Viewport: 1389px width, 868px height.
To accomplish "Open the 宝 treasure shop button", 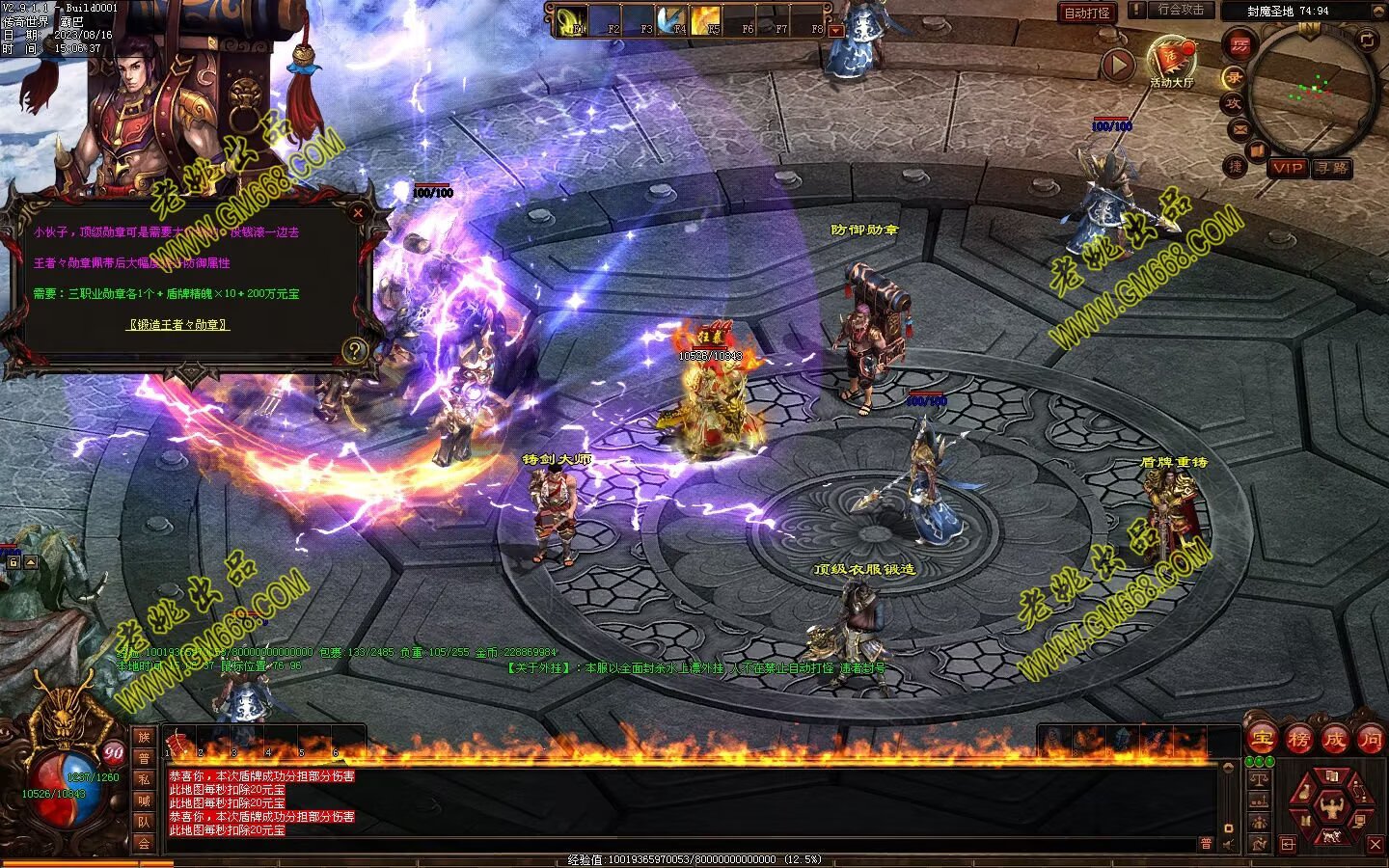I will click(x=1262, y=740).
